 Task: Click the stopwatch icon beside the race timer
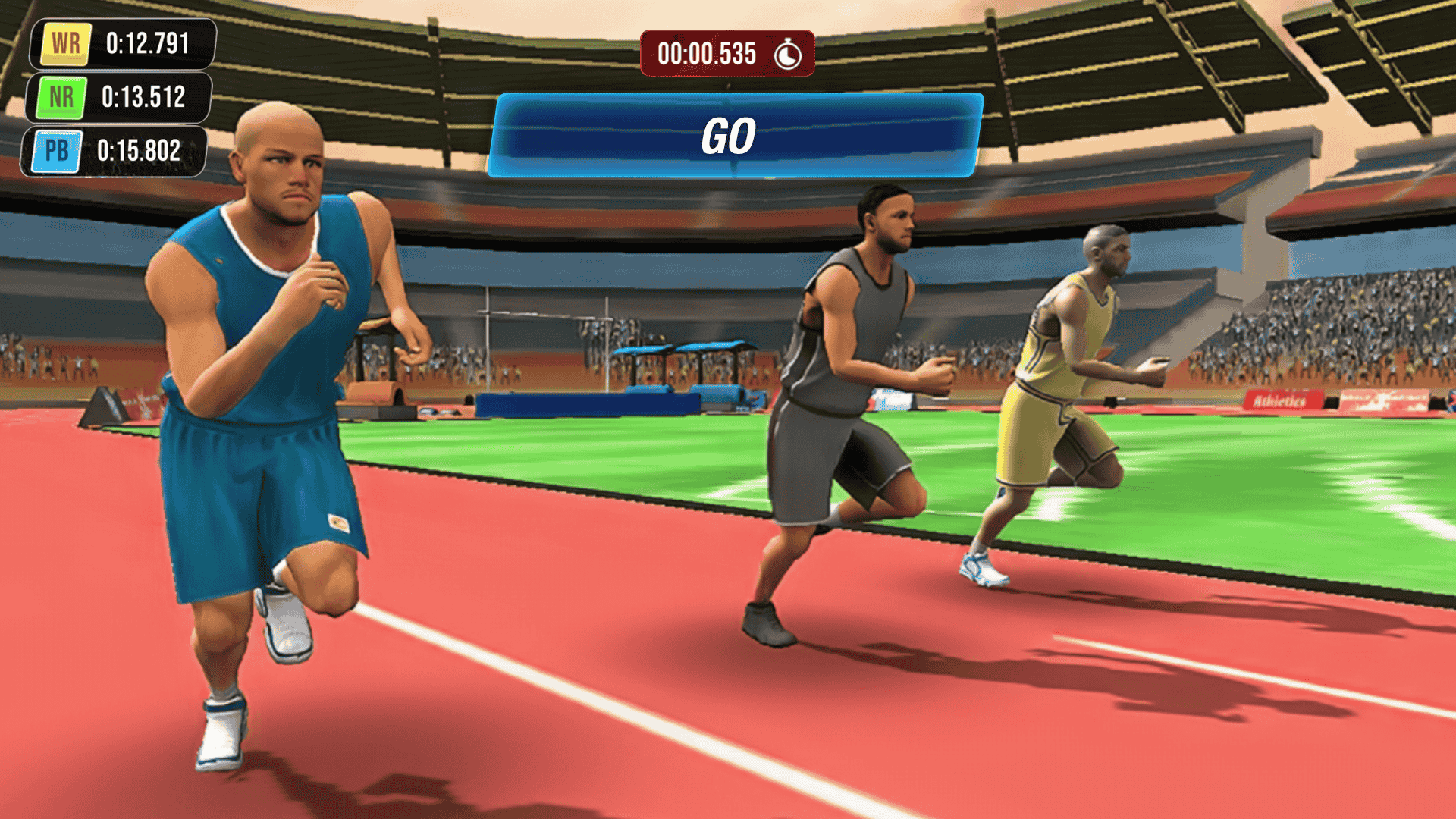(x=786, y=53)
